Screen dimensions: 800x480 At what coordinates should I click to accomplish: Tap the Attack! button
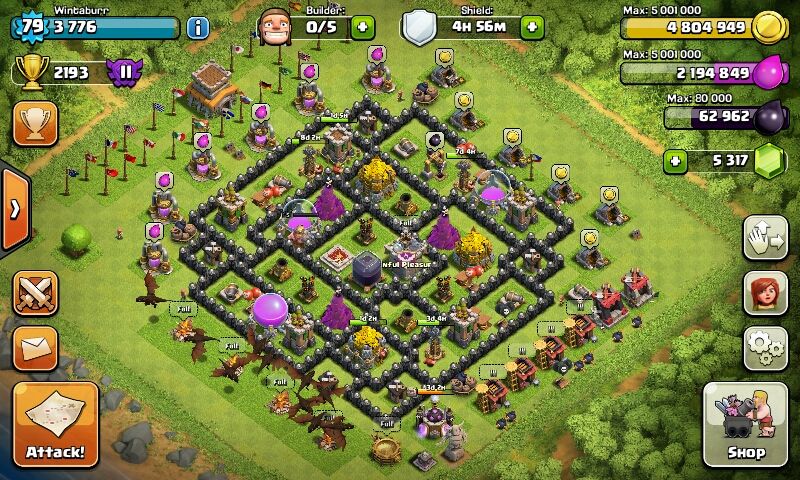coord(56,424)
